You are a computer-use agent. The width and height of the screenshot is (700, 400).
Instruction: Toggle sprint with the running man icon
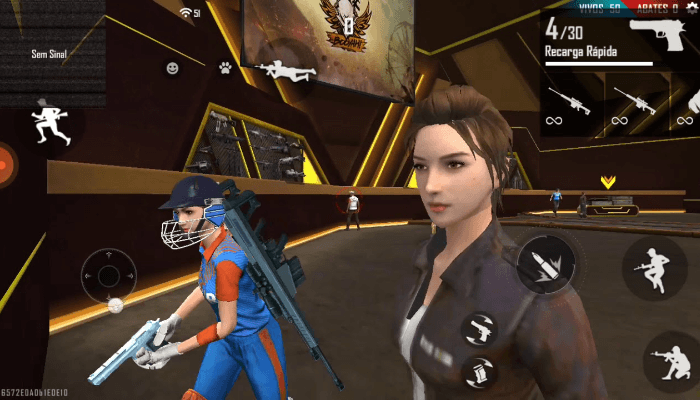[45, 120]
